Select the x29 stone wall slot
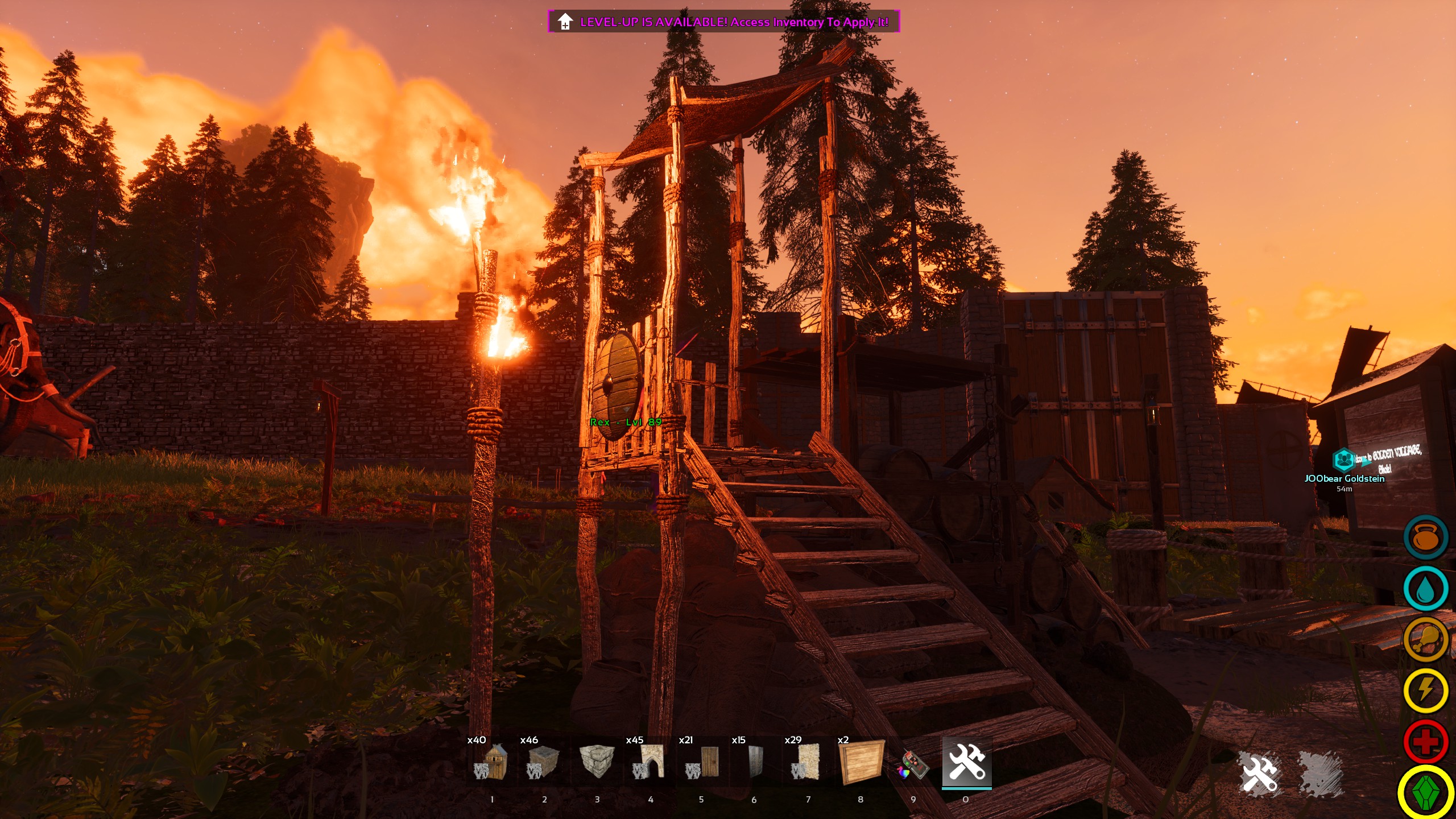1456x819 pixels. pos(807,763)
